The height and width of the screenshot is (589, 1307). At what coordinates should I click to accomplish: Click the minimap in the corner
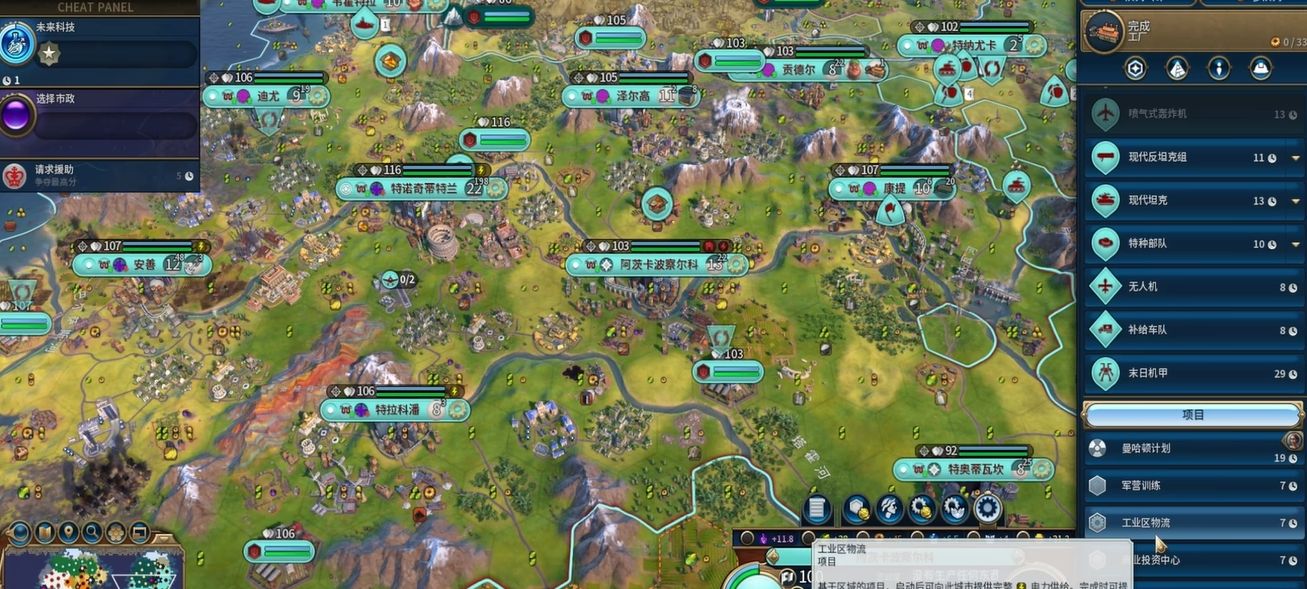(95, 570)
